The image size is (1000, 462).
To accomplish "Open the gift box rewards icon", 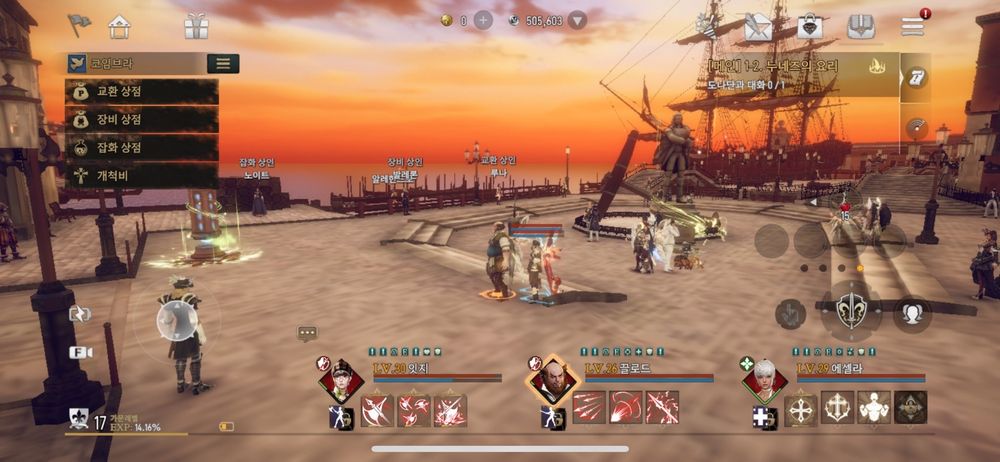I will click(x=196, y=26).
